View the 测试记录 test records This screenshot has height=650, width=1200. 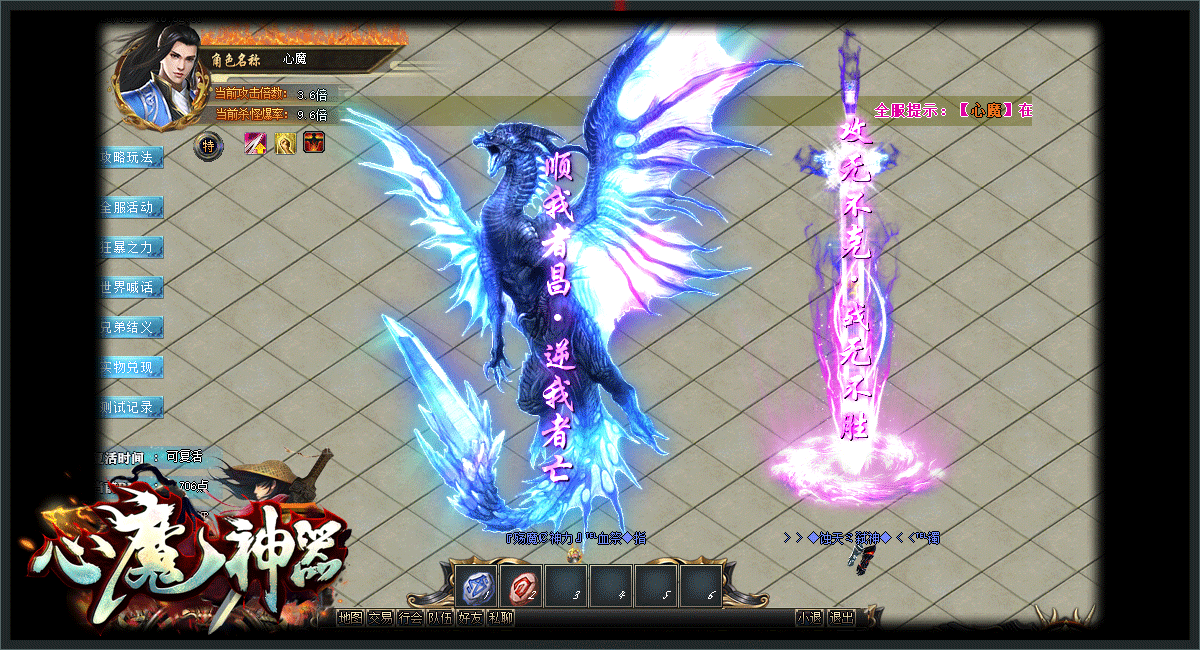pyautogui.click(x=130, y=408)
